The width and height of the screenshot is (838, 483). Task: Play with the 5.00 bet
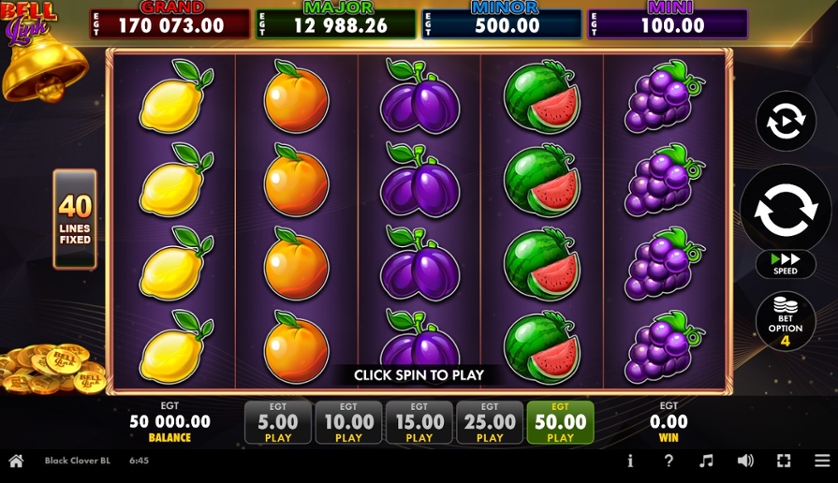tap(278, 423)
